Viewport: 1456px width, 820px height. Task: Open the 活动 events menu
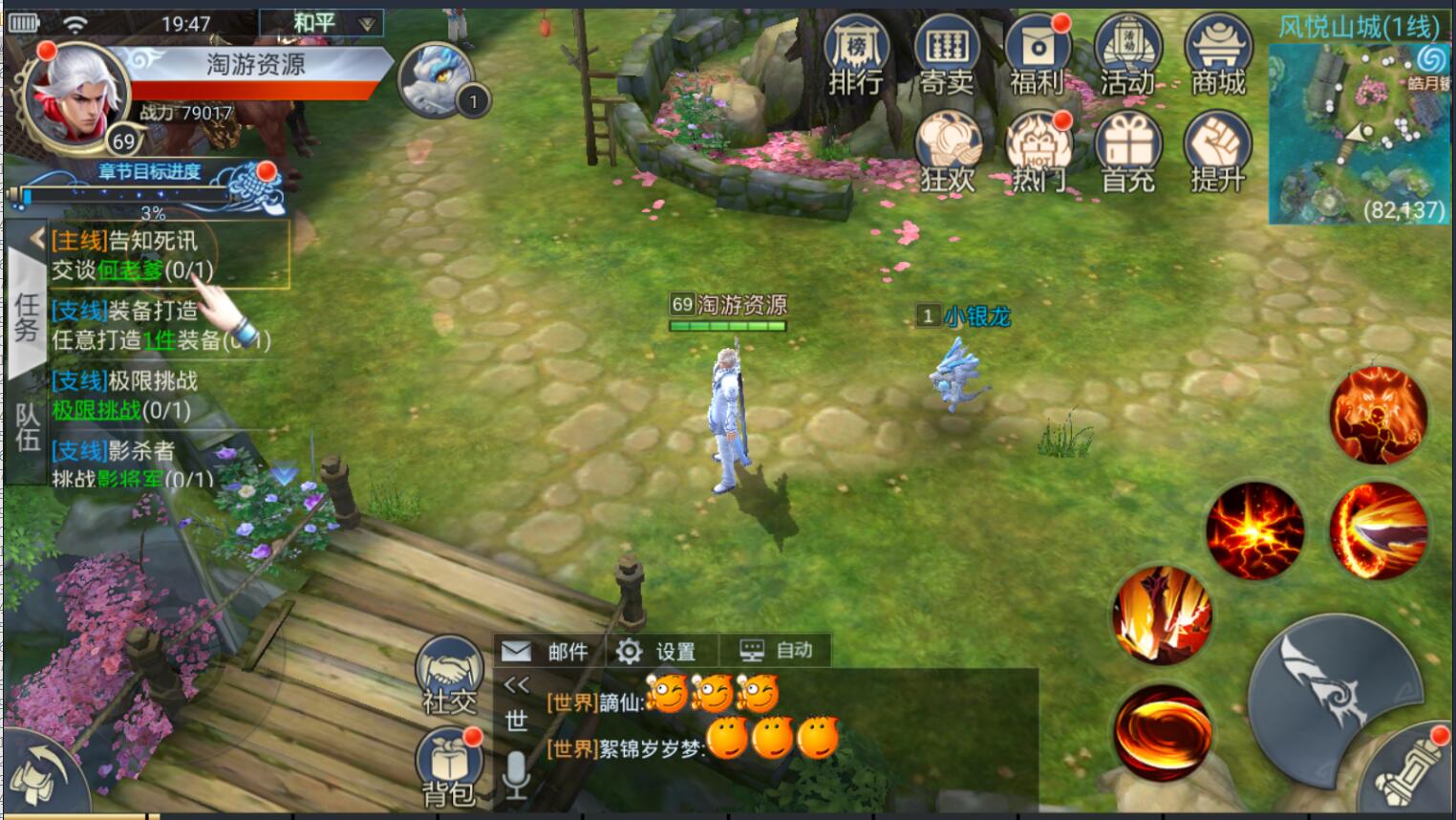1127,55
